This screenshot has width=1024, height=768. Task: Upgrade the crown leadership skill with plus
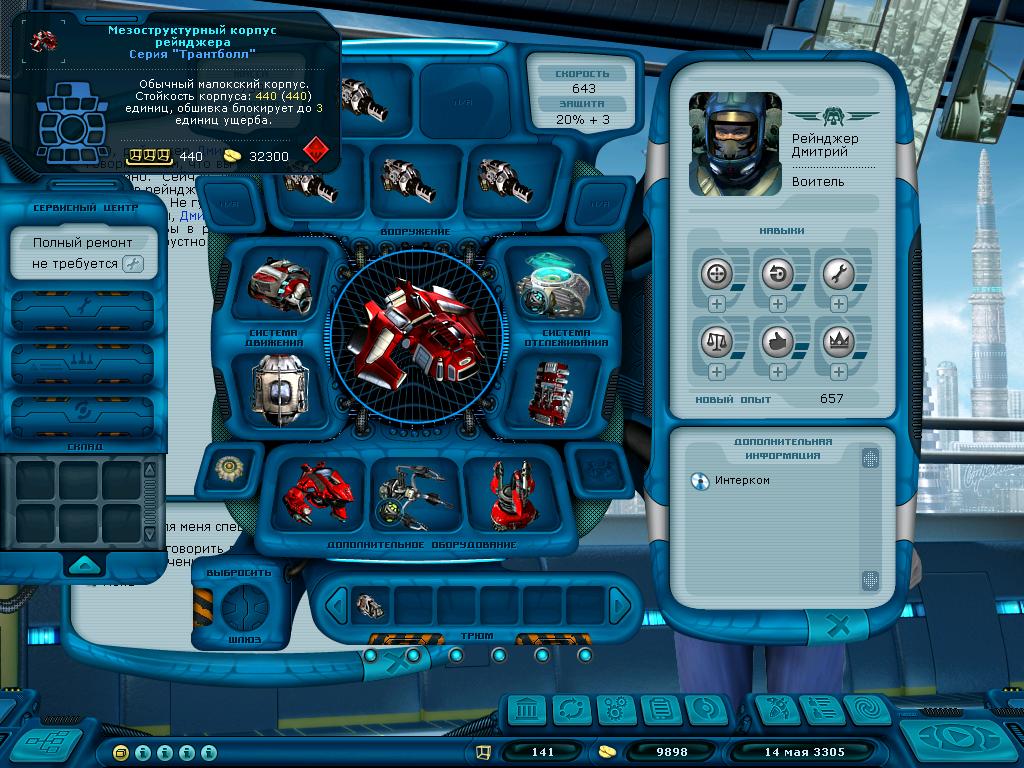(x=838, y=372)
